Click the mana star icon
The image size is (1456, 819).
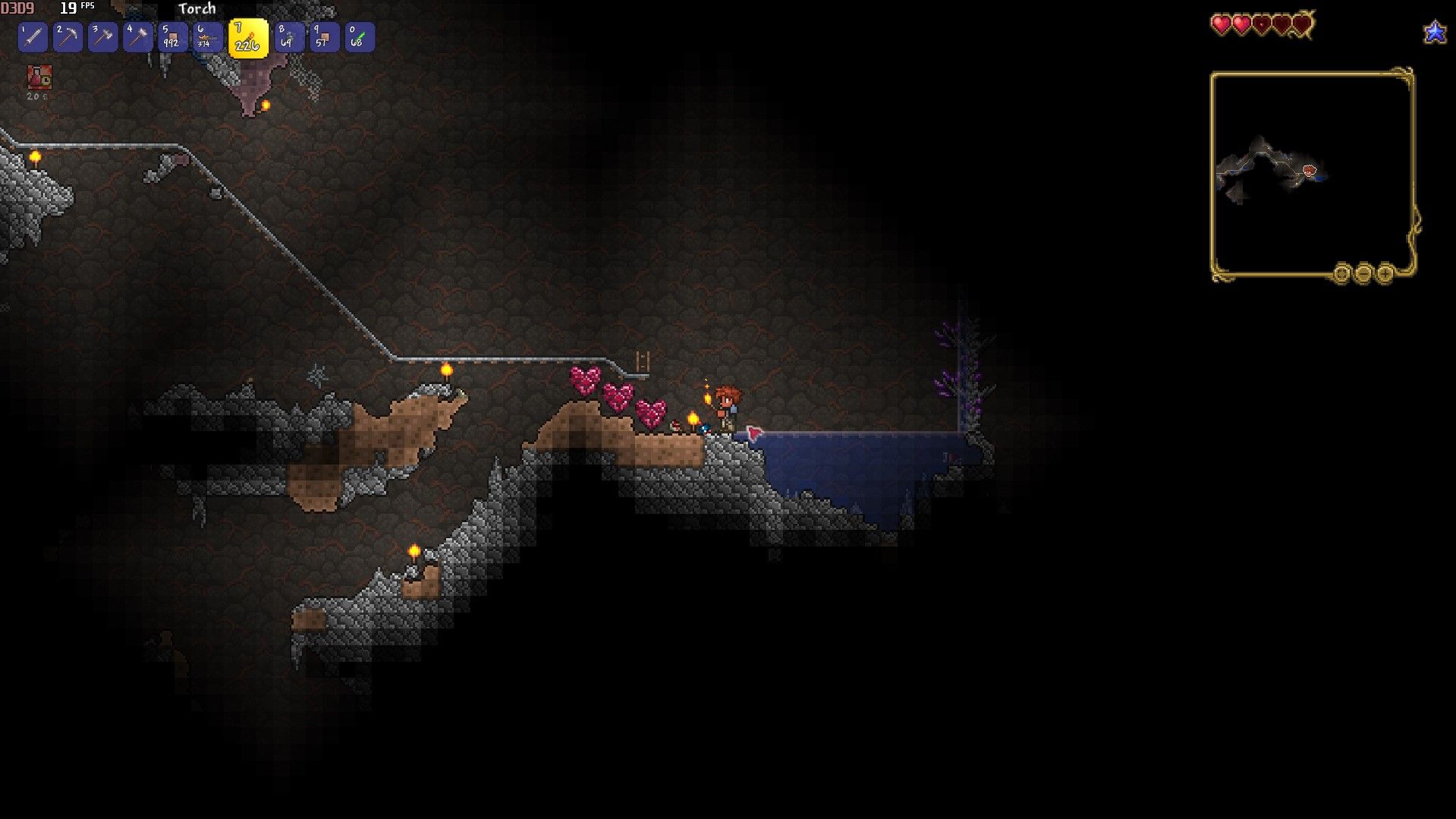pos(1434,33)
